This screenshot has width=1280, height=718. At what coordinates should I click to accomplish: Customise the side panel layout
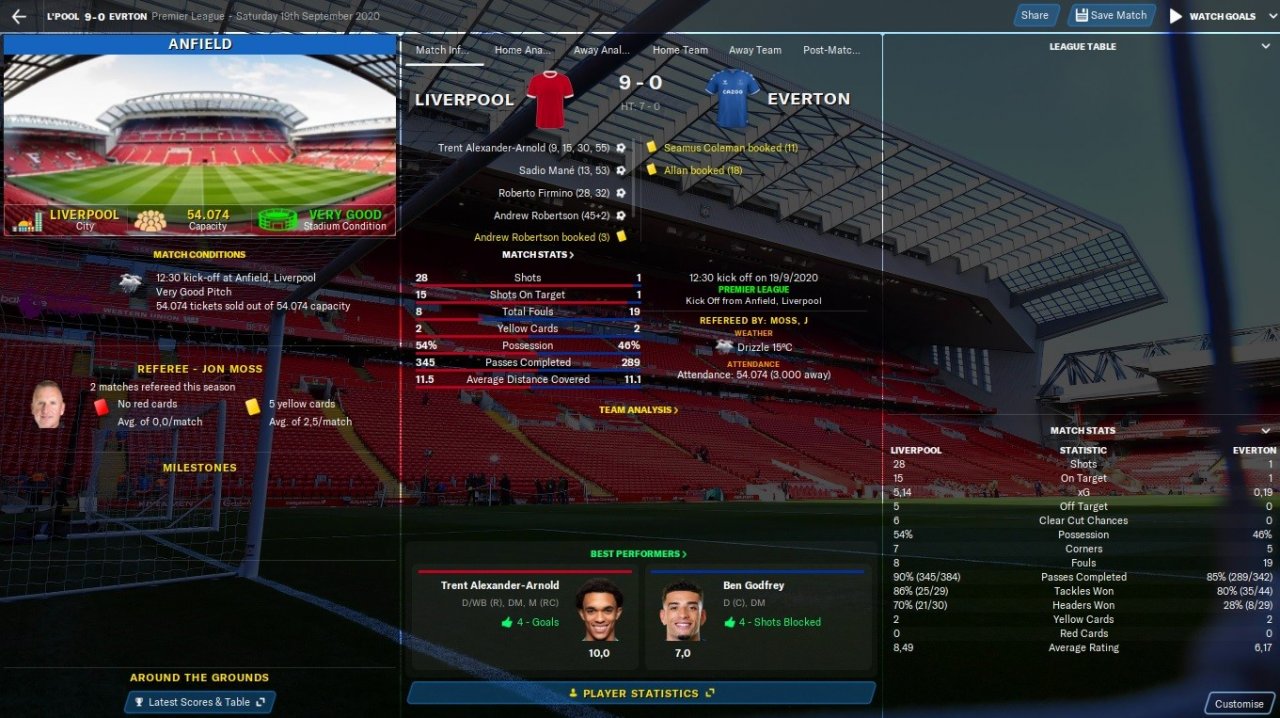(x=1239, y=704)
